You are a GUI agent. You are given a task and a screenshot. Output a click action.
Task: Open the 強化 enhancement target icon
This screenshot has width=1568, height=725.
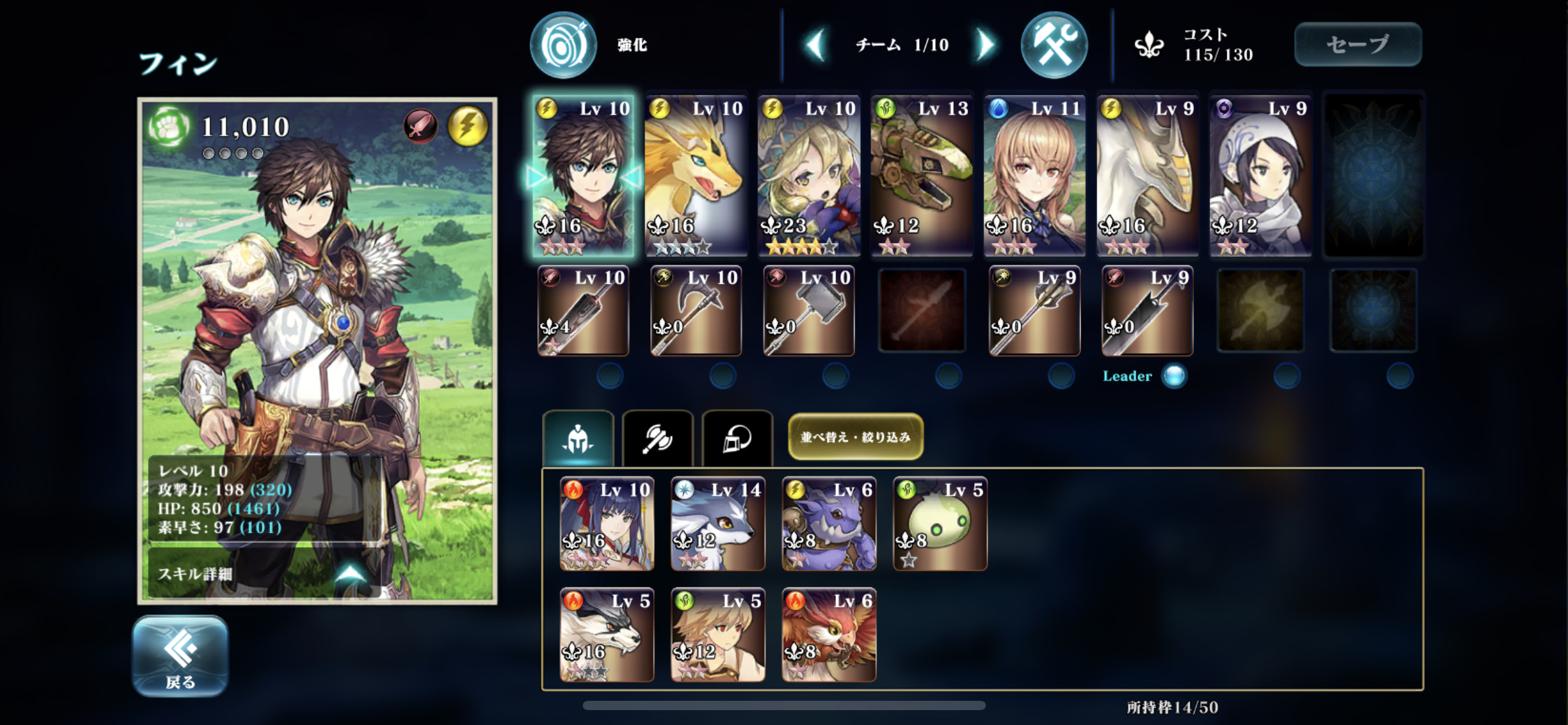tap(563, 45)
